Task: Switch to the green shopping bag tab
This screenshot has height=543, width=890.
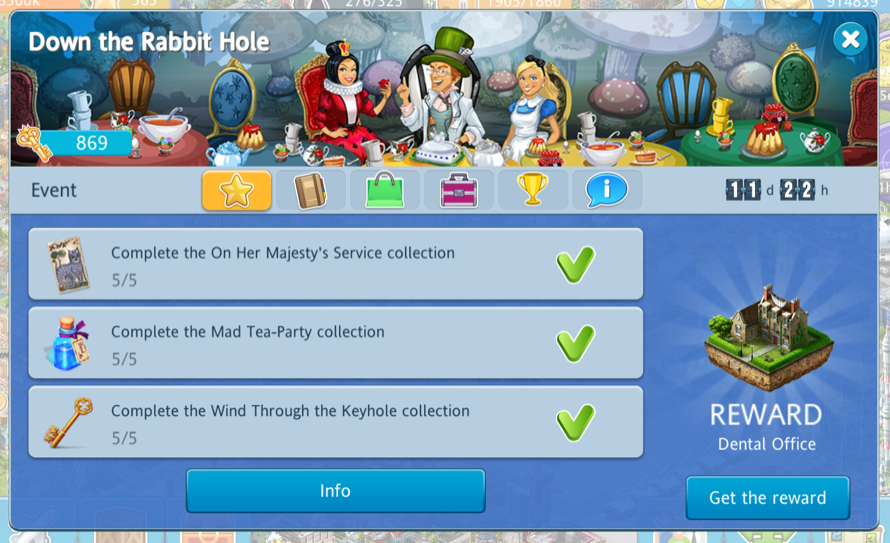Action: coord(385,190)
